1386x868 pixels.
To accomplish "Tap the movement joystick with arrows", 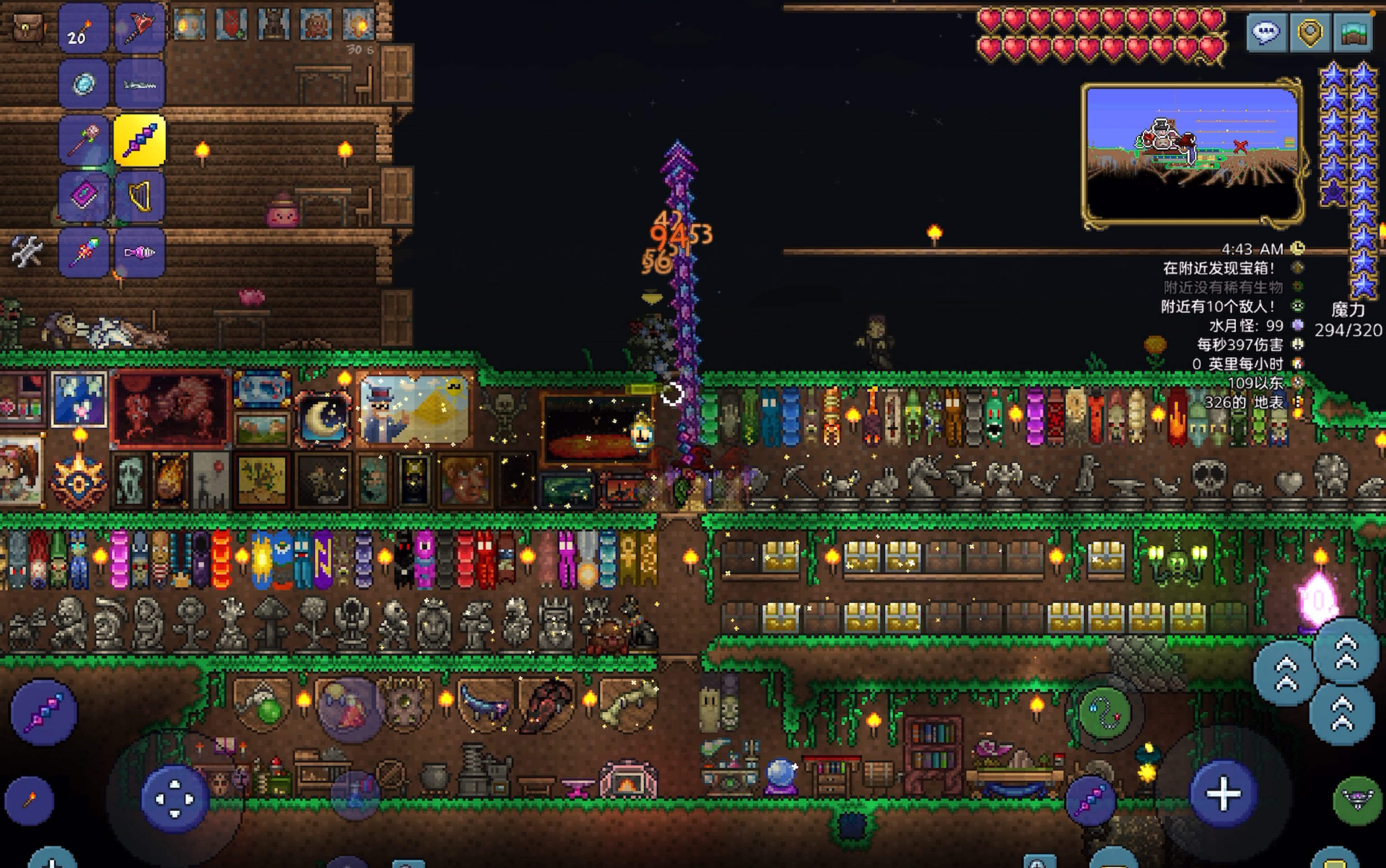I will pyautogui.click(x=175, y=799).
